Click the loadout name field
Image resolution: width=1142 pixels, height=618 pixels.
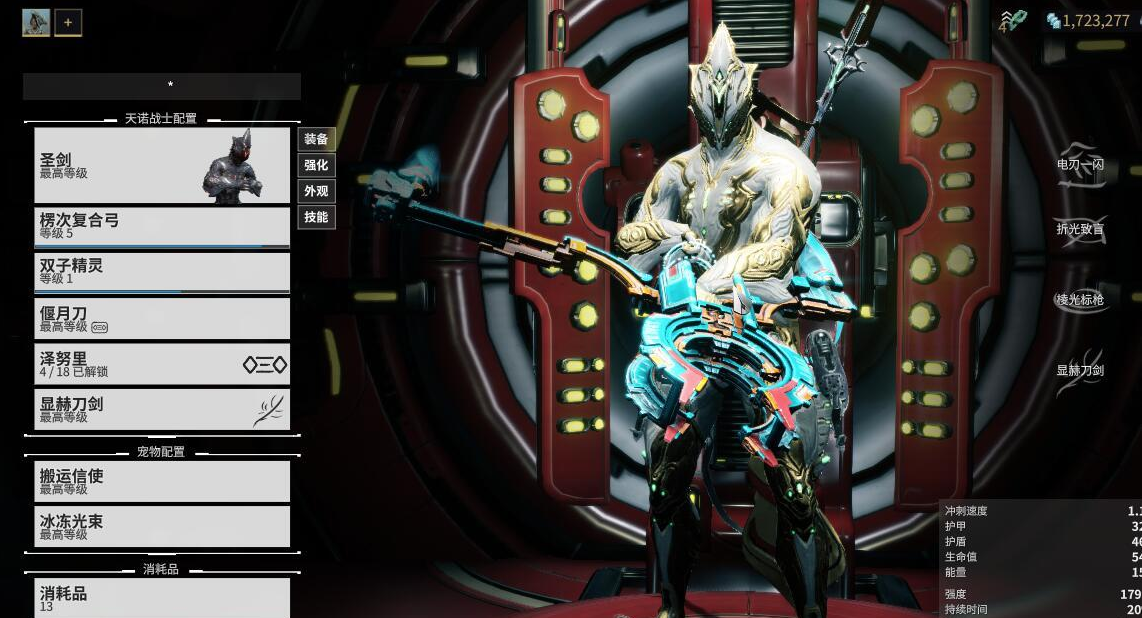pyautogui.click(x=161, y=86)
